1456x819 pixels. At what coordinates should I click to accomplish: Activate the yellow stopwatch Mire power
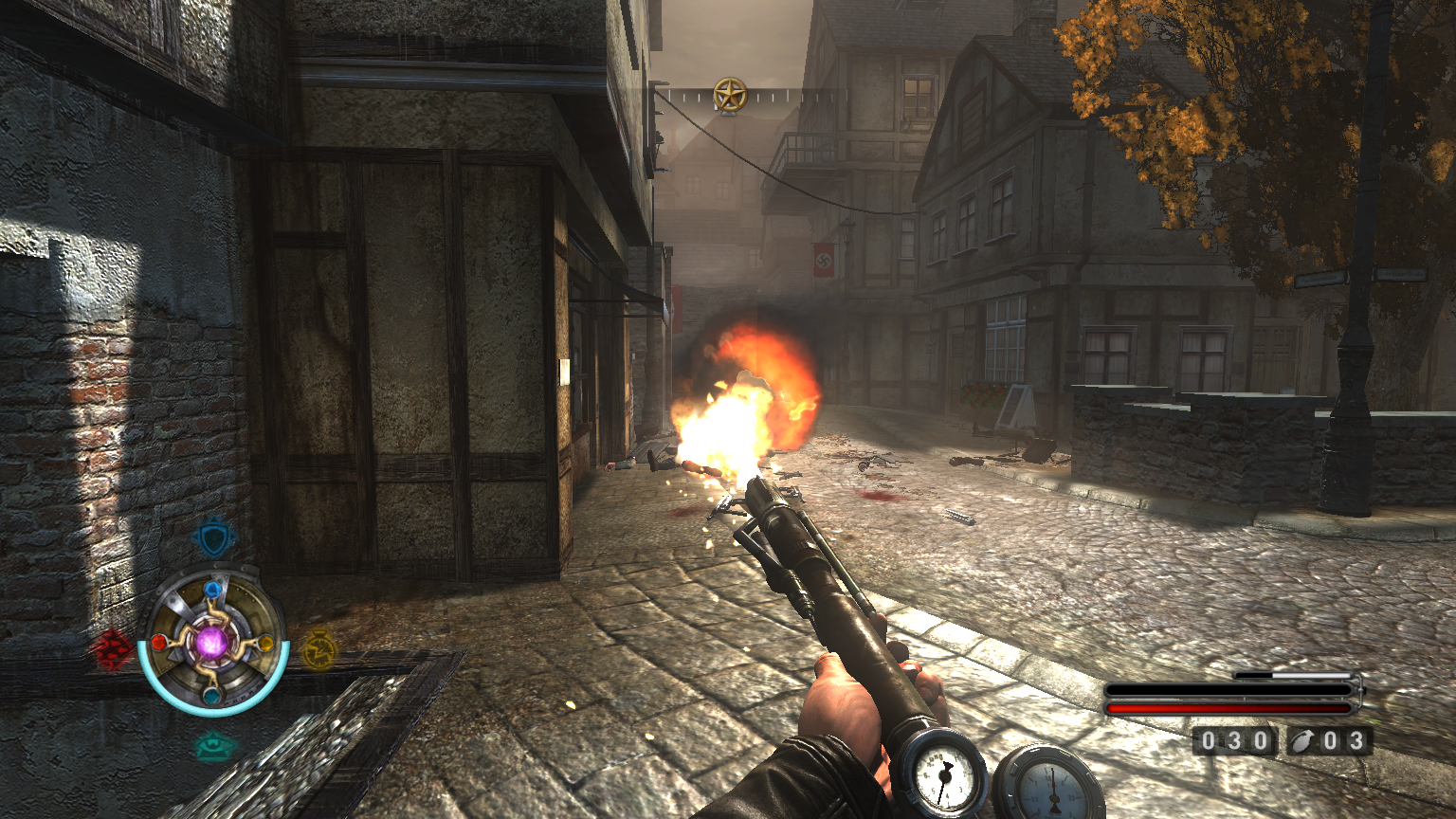(x=318, y=650)
